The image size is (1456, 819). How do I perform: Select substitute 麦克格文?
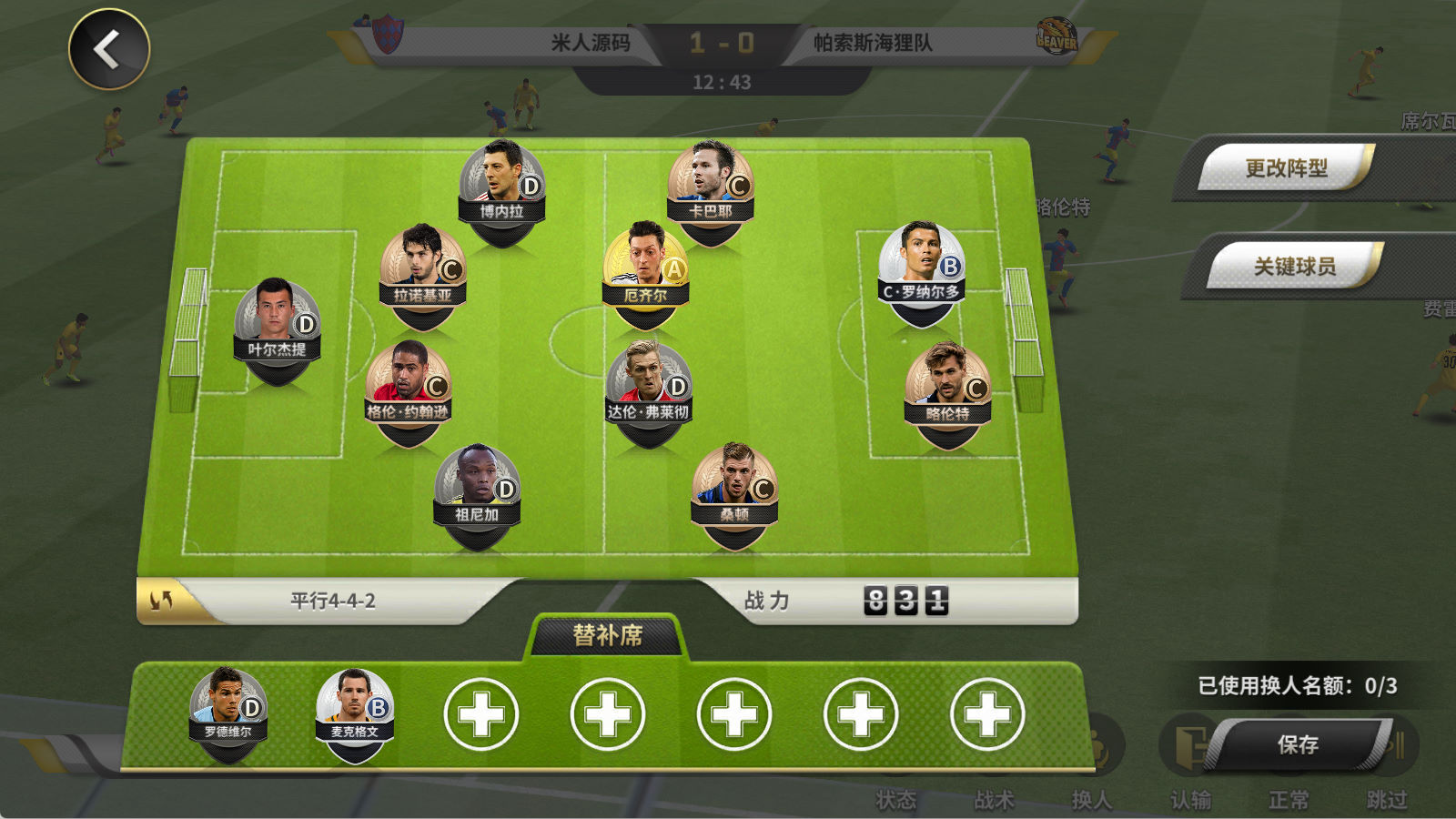point(354,708)
